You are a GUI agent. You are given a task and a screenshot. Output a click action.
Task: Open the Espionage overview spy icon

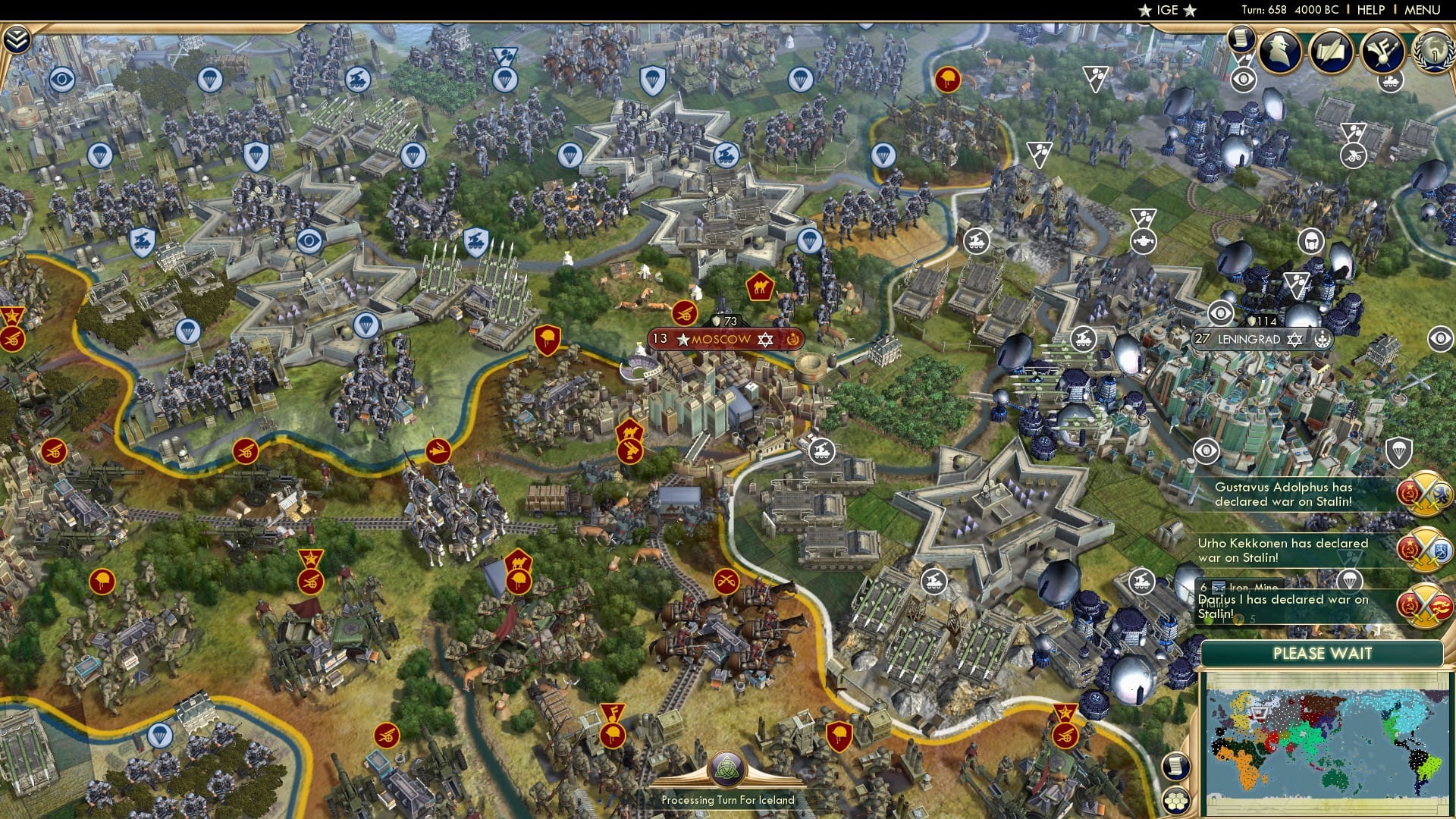coord(1282,52)
